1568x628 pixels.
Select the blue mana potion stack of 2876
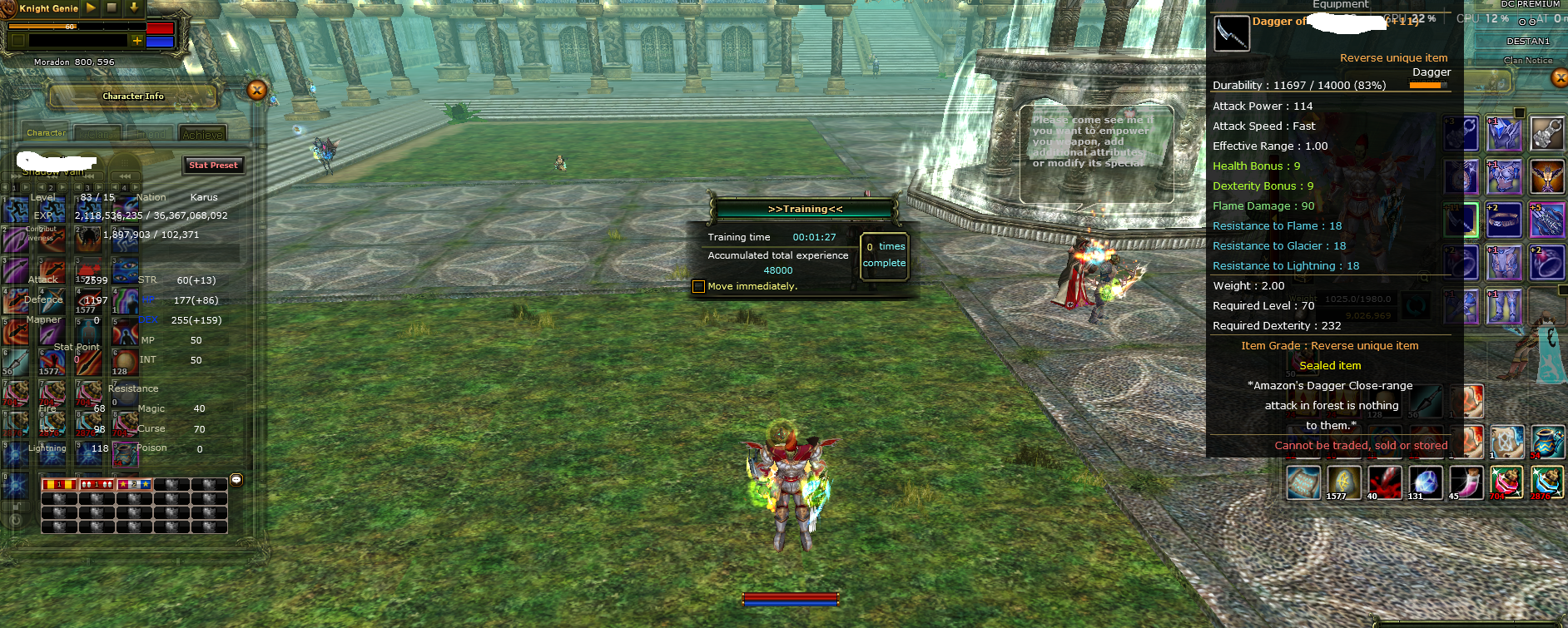click(x=1549, y=482)
